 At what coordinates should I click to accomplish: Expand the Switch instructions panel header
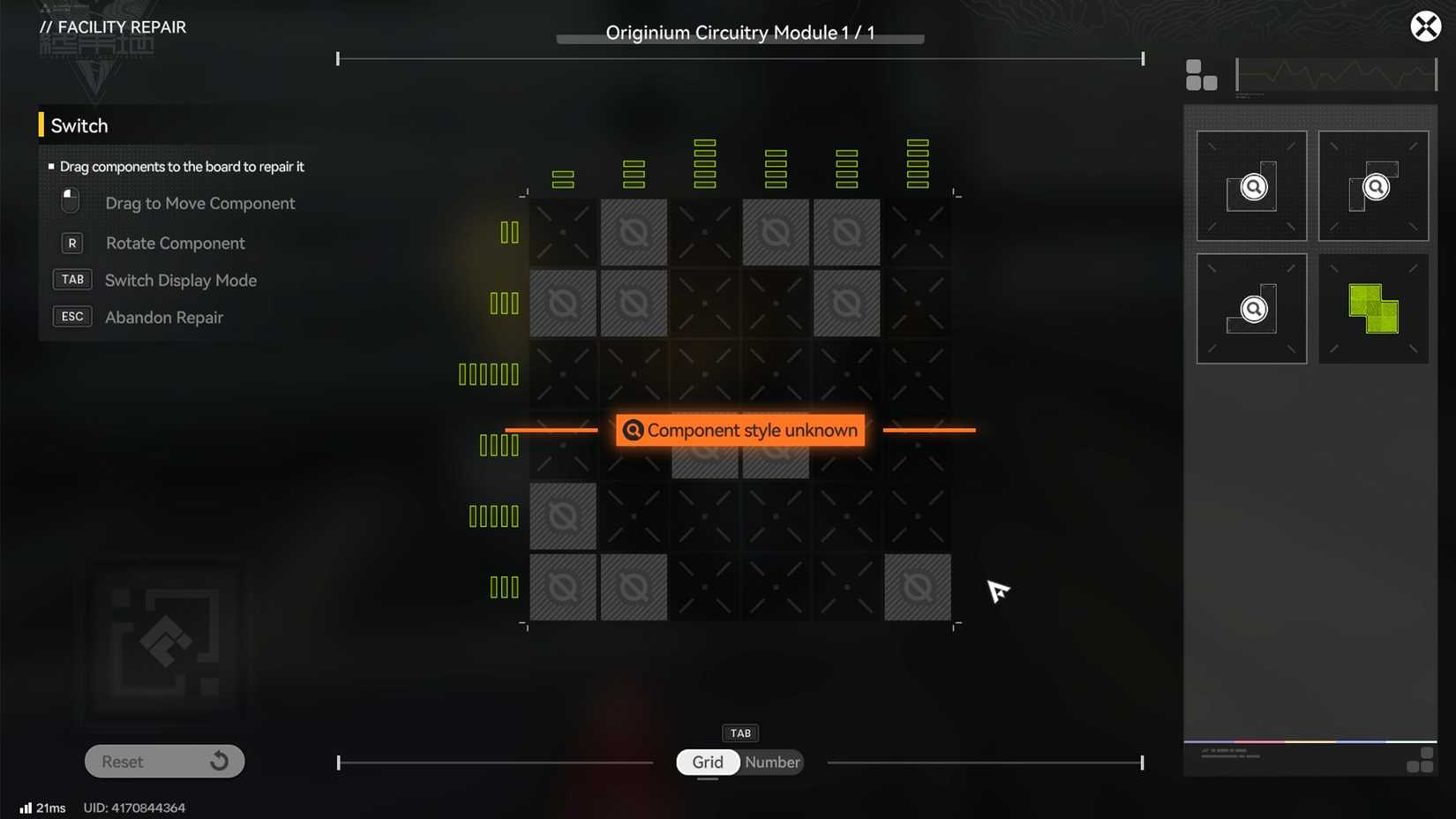(79, 125)
